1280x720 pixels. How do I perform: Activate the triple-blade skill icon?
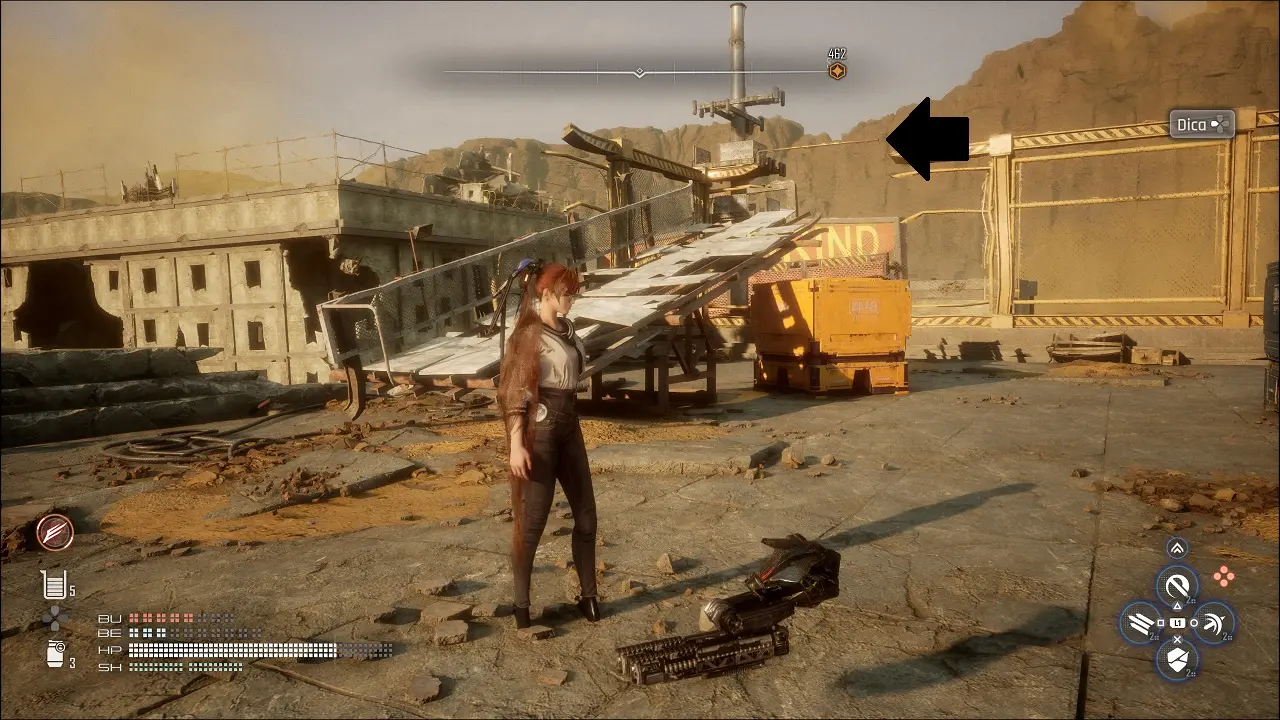point(1141,623)
